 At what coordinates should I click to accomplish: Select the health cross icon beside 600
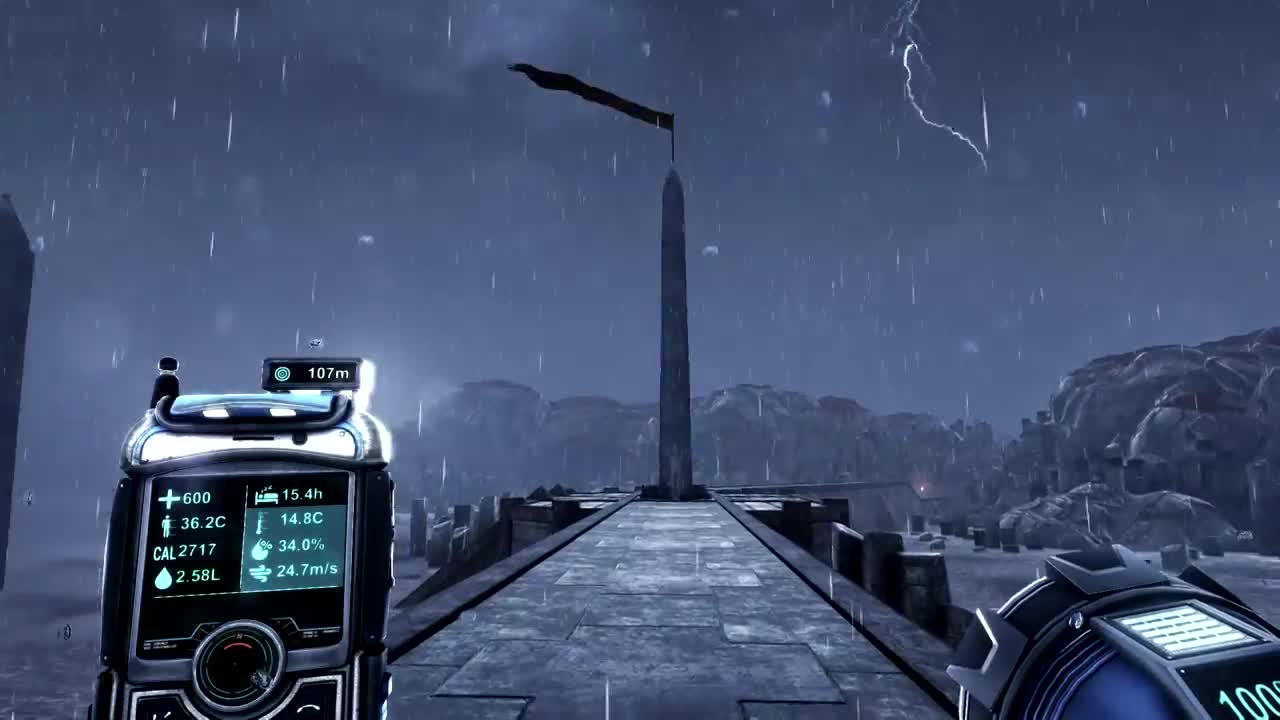(x=170, y=497)
